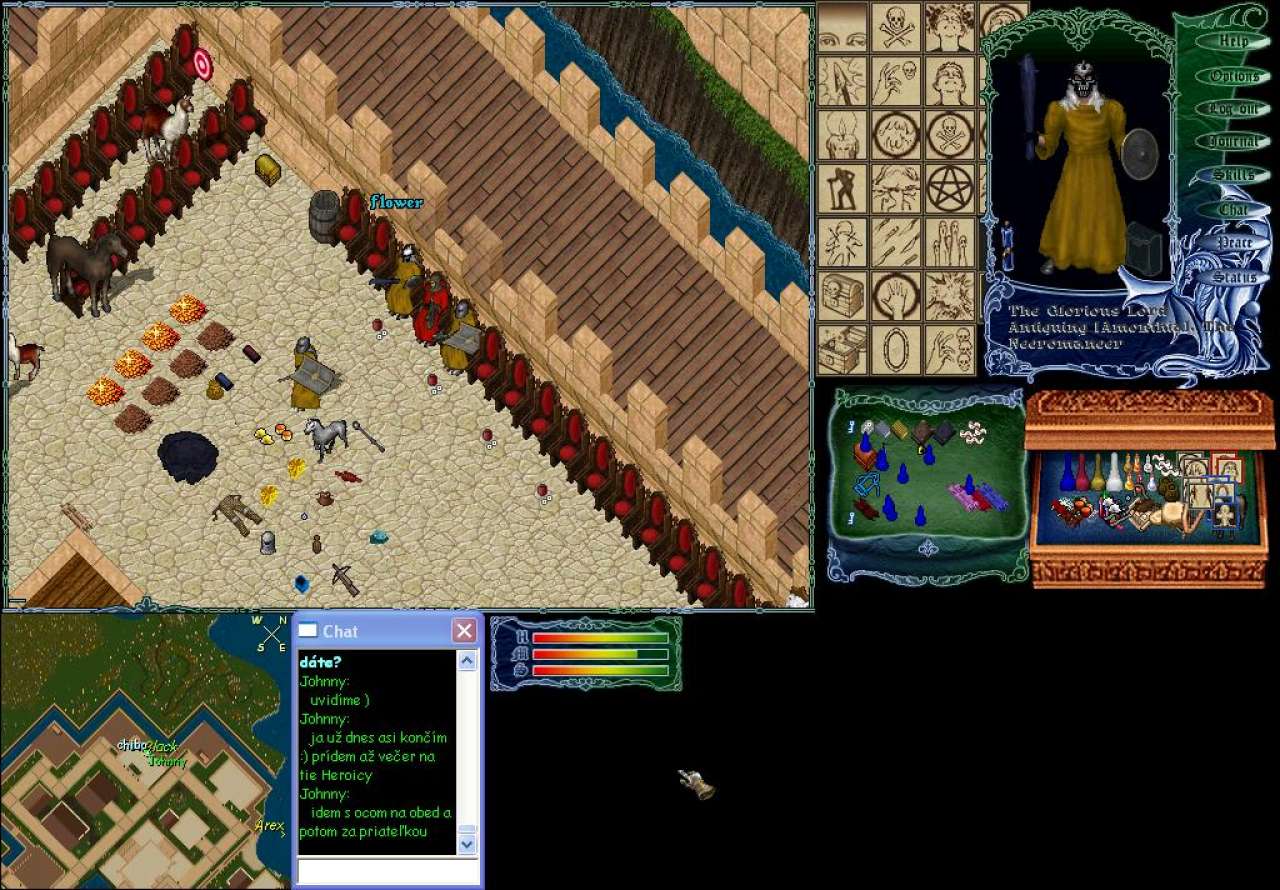Pick the white potion bottle in the chest
Viewport: 1280px width, 890px height.
point(1114,472)
